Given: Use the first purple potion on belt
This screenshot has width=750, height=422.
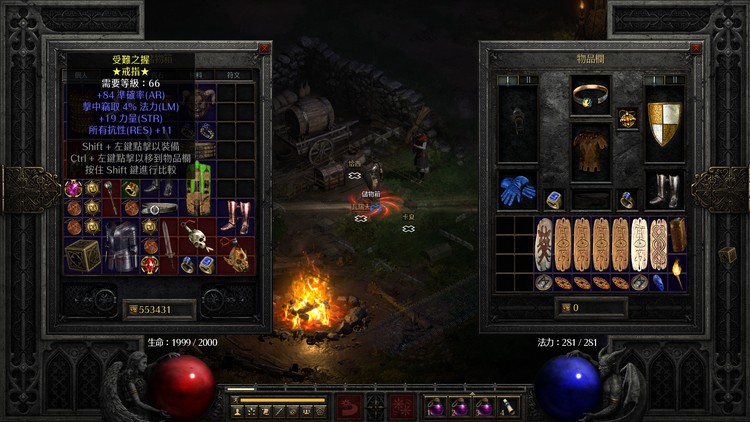Looking at the screenshot, I should (438, 407).
